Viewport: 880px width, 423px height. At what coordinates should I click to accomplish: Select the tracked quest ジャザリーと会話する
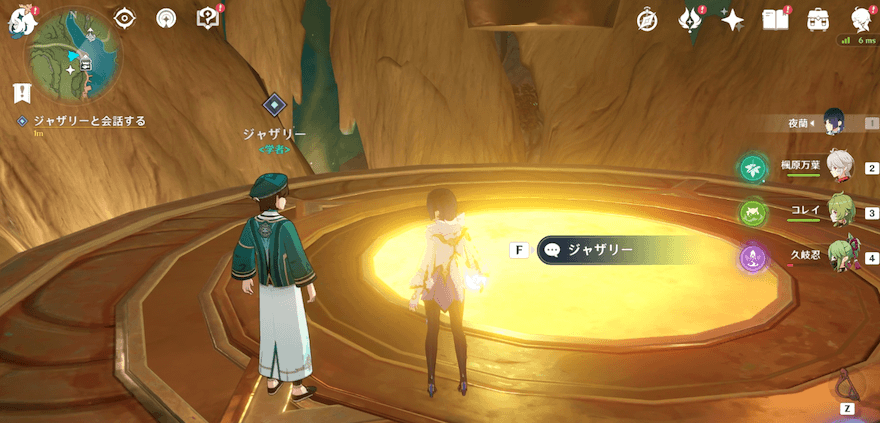pos(89,121)
